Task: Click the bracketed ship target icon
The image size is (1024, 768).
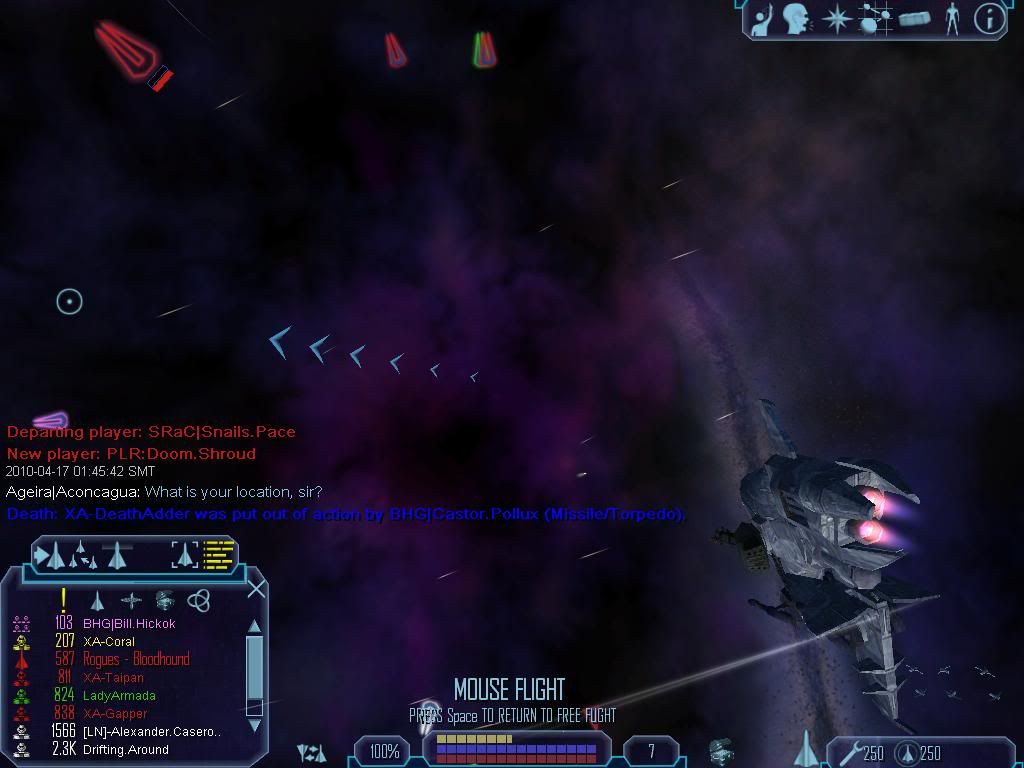Action: coord(185,553)
